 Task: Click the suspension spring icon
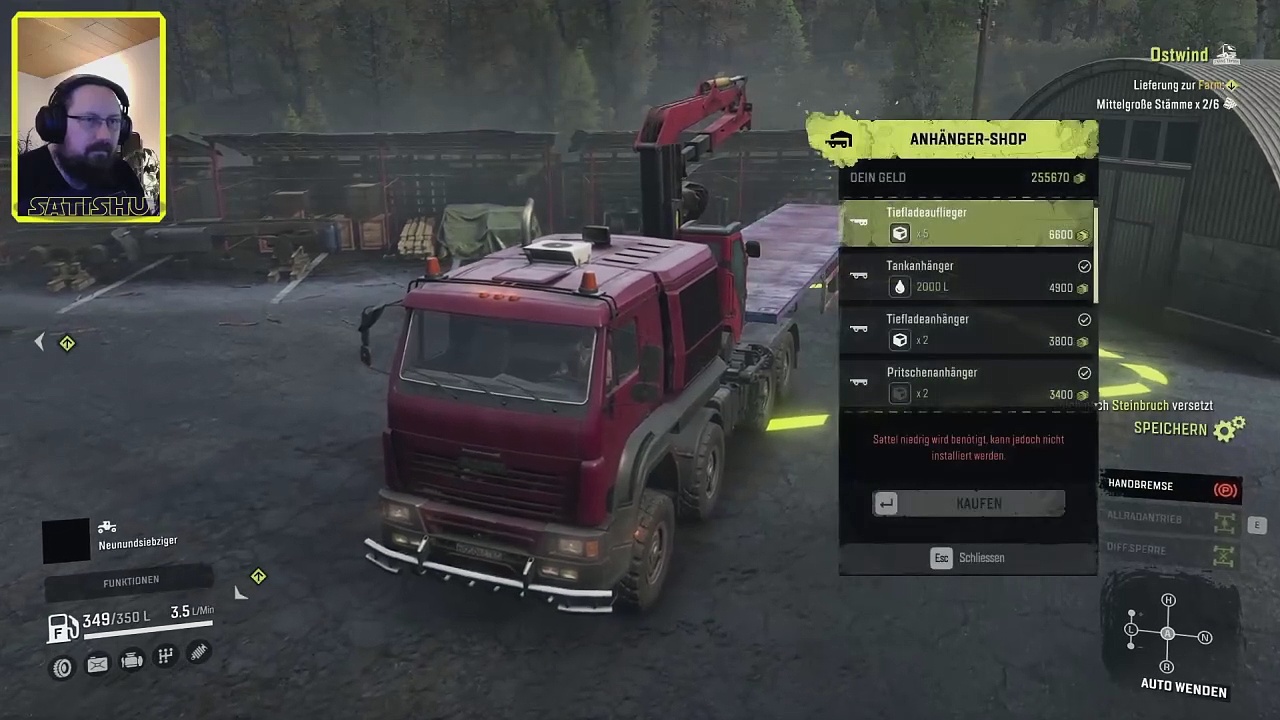tap(198, 653)
